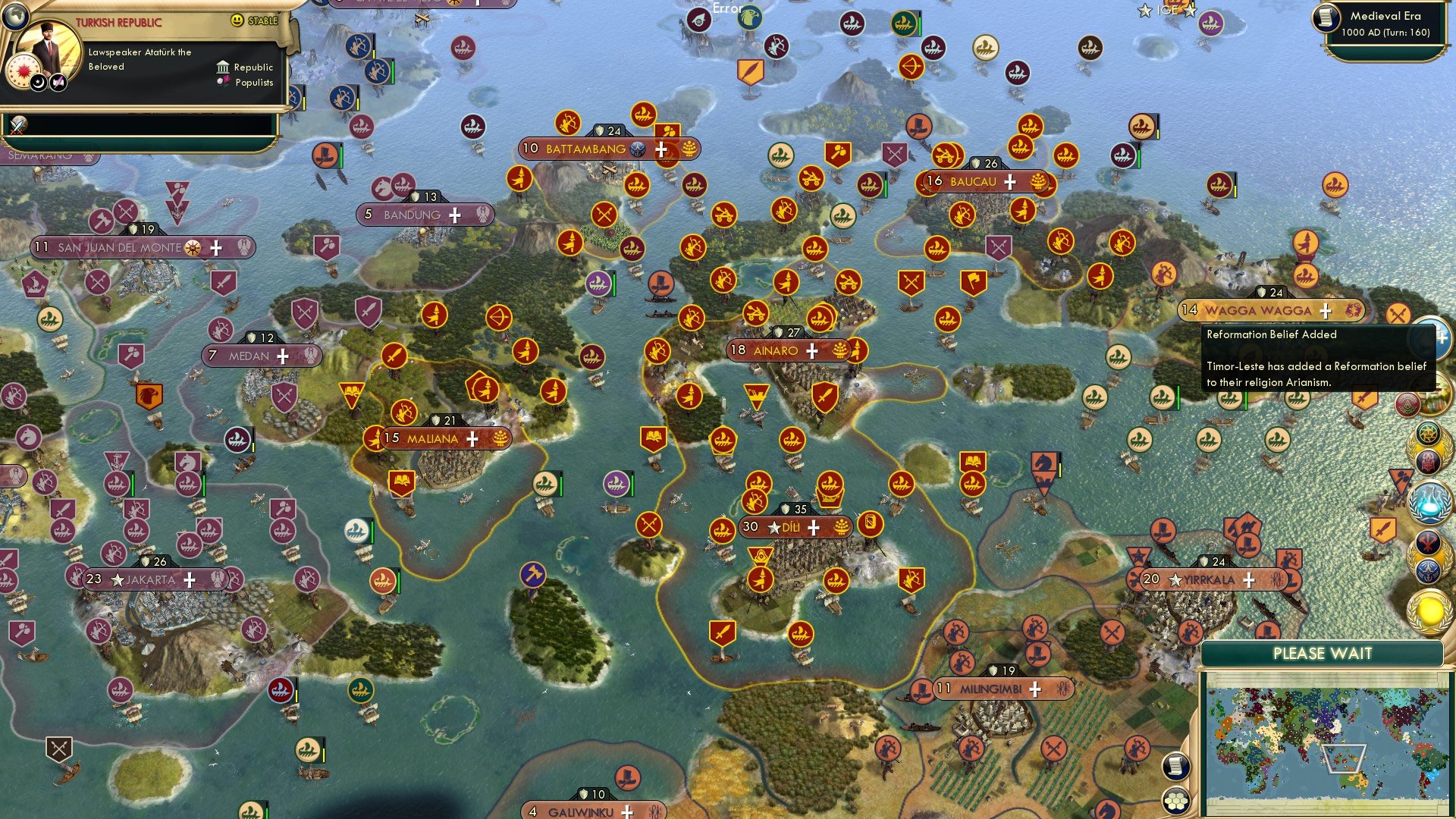
Task: Open the Ainaro city banner
Action: [776, 350]
